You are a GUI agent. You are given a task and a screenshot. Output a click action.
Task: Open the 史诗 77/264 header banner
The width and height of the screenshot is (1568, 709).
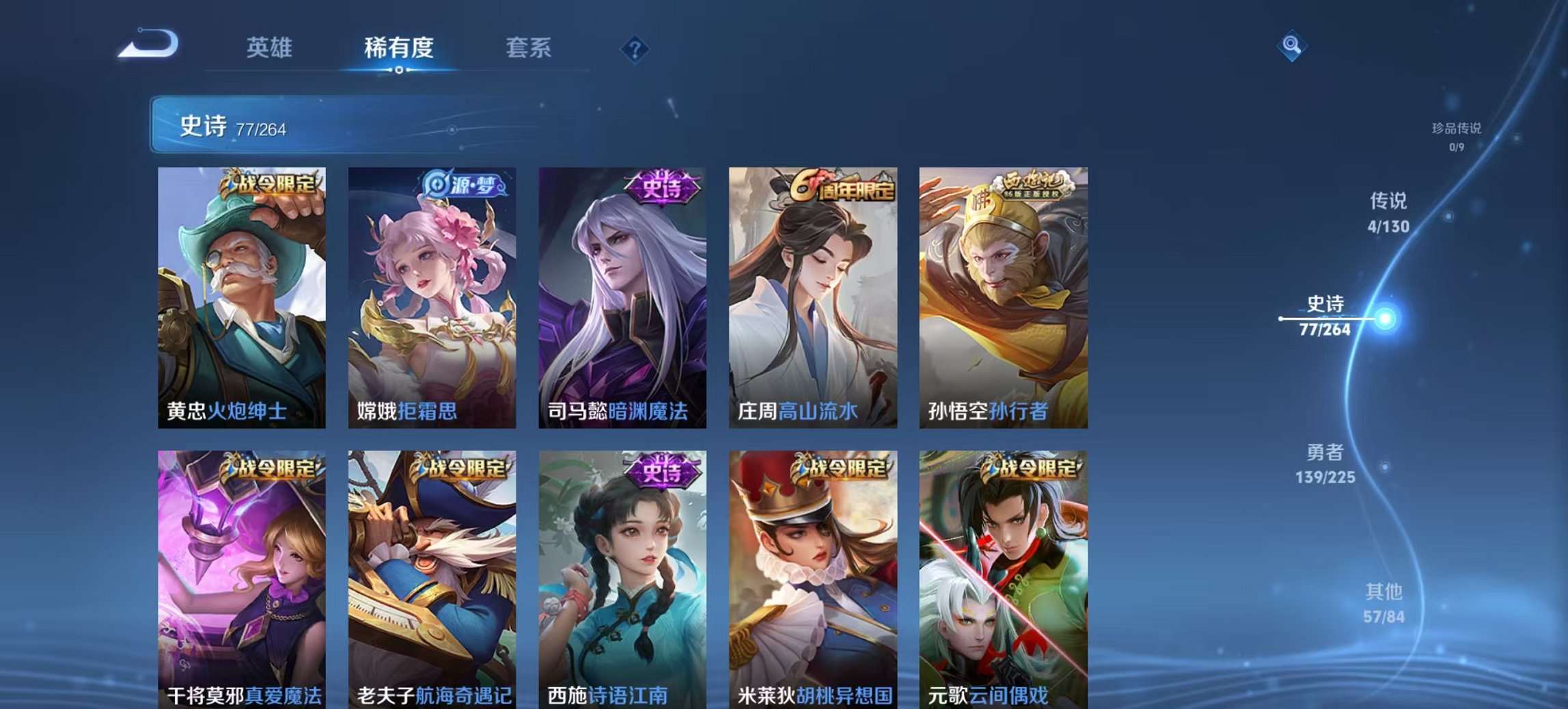(x=273, y=123)
